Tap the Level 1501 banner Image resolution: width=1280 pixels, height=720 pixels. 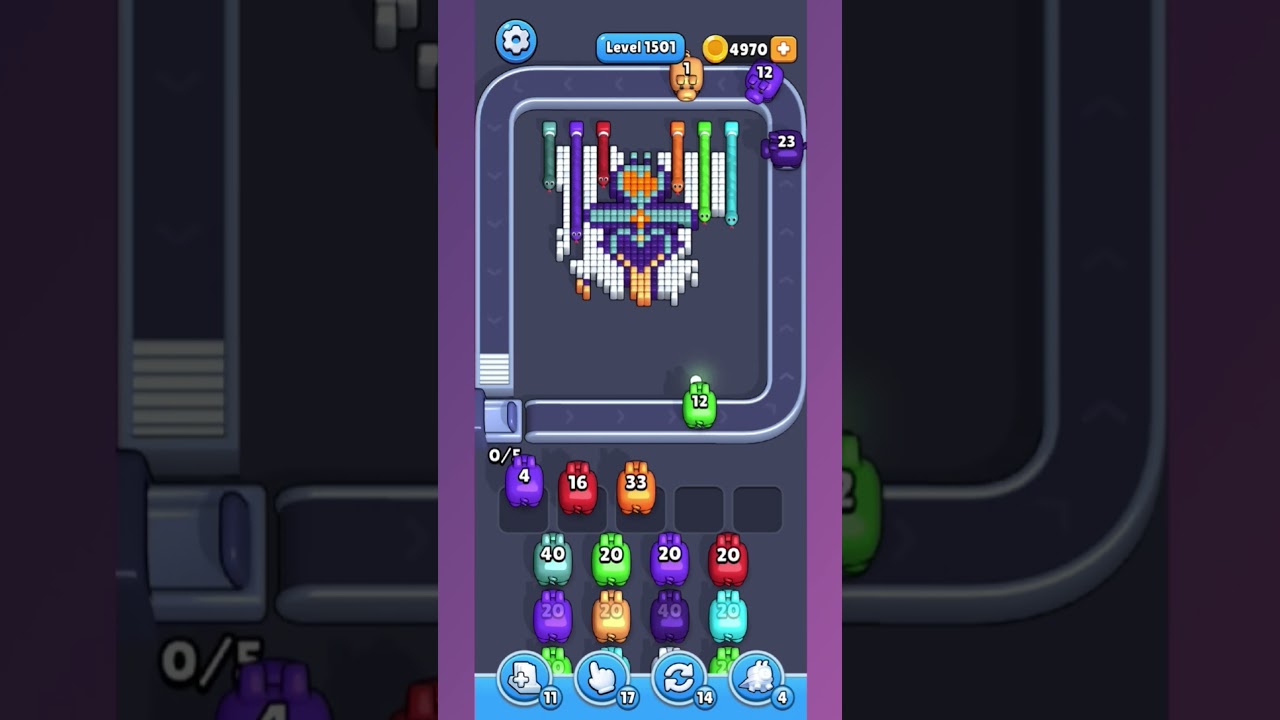coord(640,47)
